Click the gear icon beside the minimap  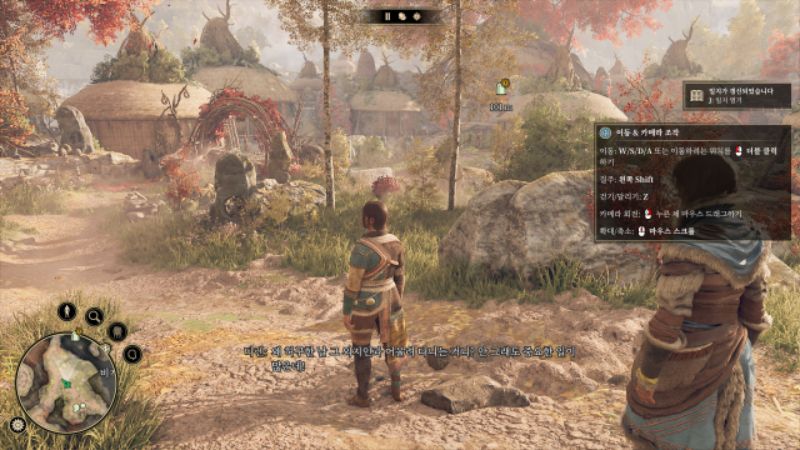[x=17, y=424]
